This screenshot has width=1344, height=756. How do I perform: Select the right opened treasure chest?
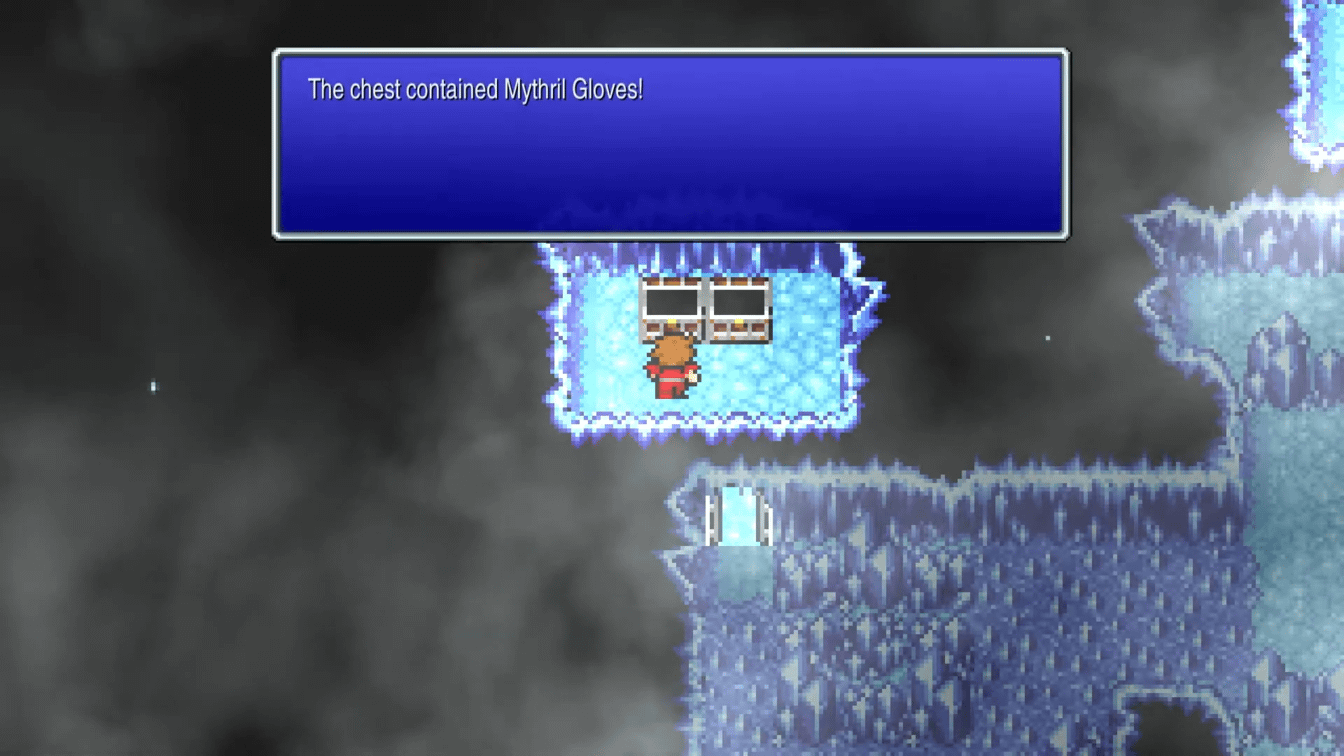(x=739, y=310)
